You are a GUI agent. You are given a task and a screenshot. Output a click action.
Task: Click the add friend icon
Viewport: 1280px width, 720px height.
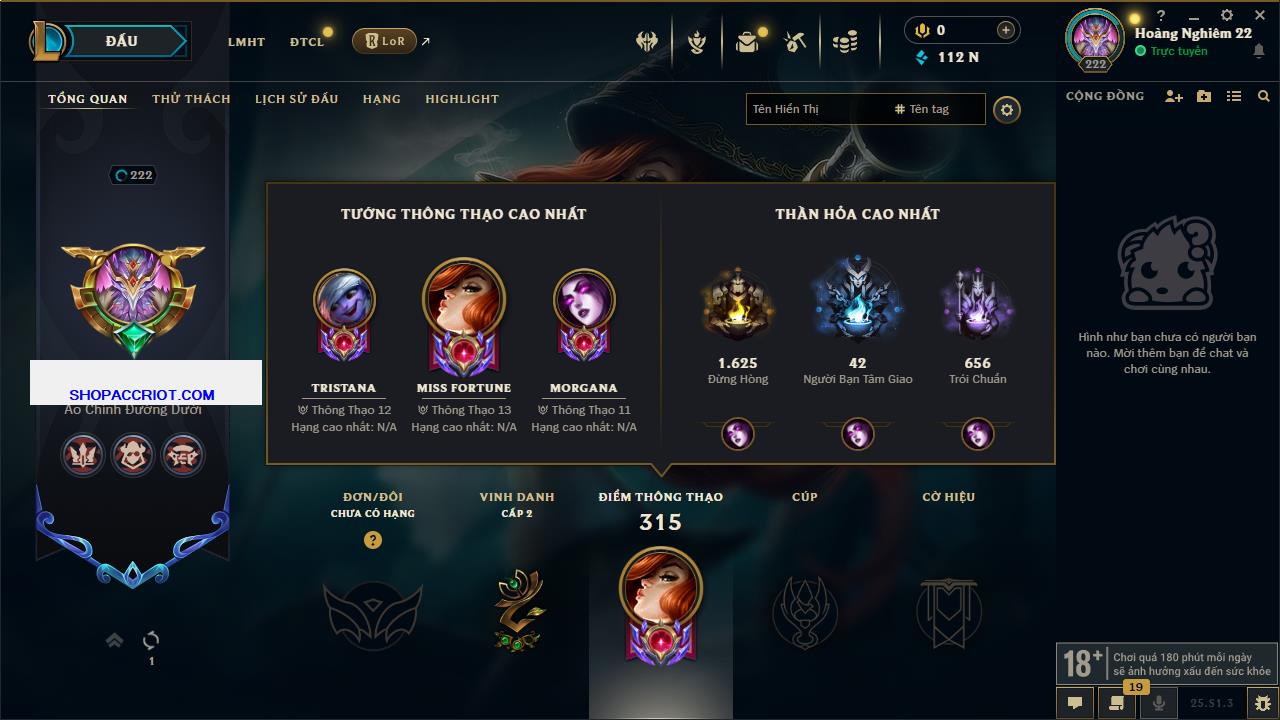click(x=1174, y=96)
